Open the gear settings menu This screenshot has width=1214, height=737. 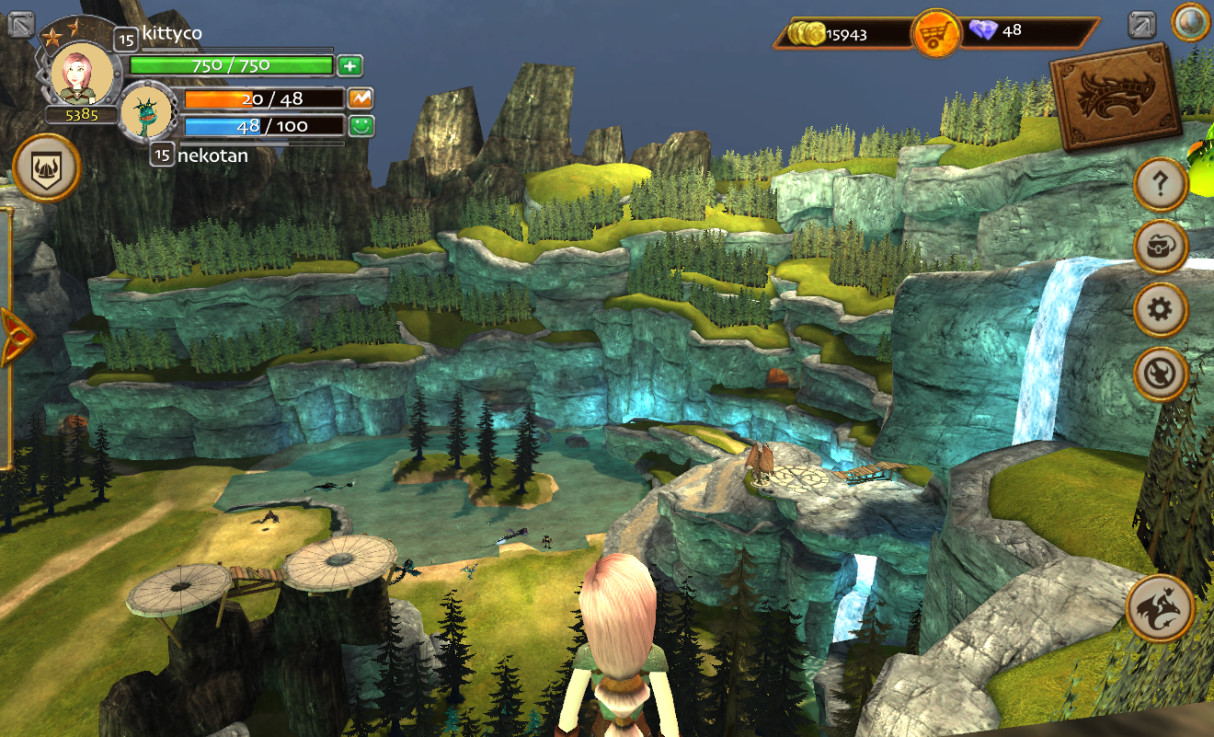point(1160,310)
